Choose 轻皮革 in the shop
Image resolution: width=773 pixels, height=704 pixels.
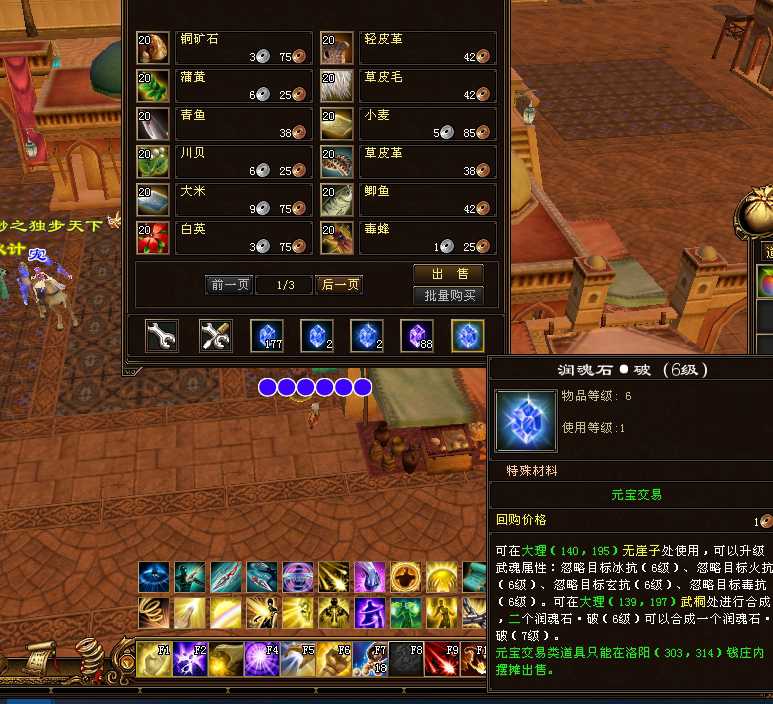tap(408, 48)
